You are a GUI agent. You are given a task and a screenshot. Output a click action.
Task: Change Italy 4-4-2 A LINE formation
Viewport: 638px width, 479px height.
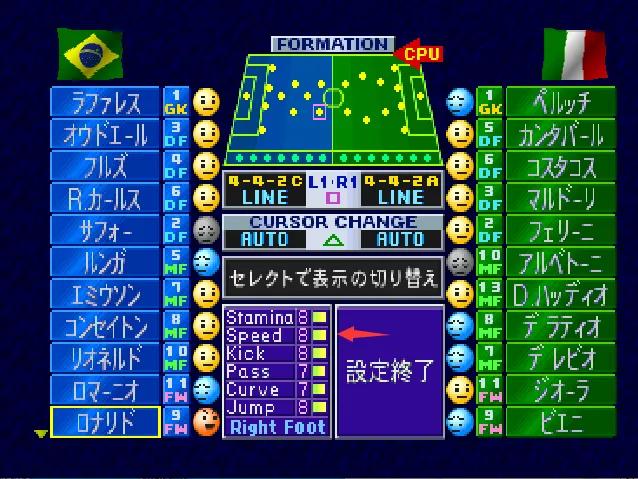pos(400,190)
